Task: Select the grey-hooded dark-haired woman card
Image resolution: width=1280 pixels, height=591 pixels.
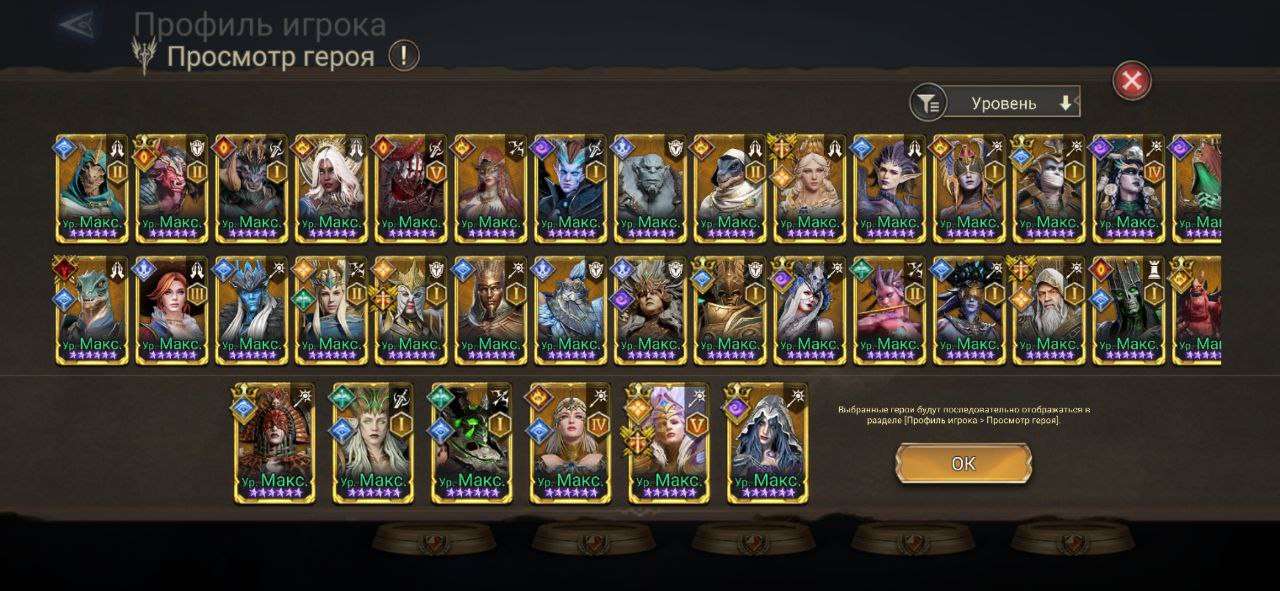Action: 767,442
